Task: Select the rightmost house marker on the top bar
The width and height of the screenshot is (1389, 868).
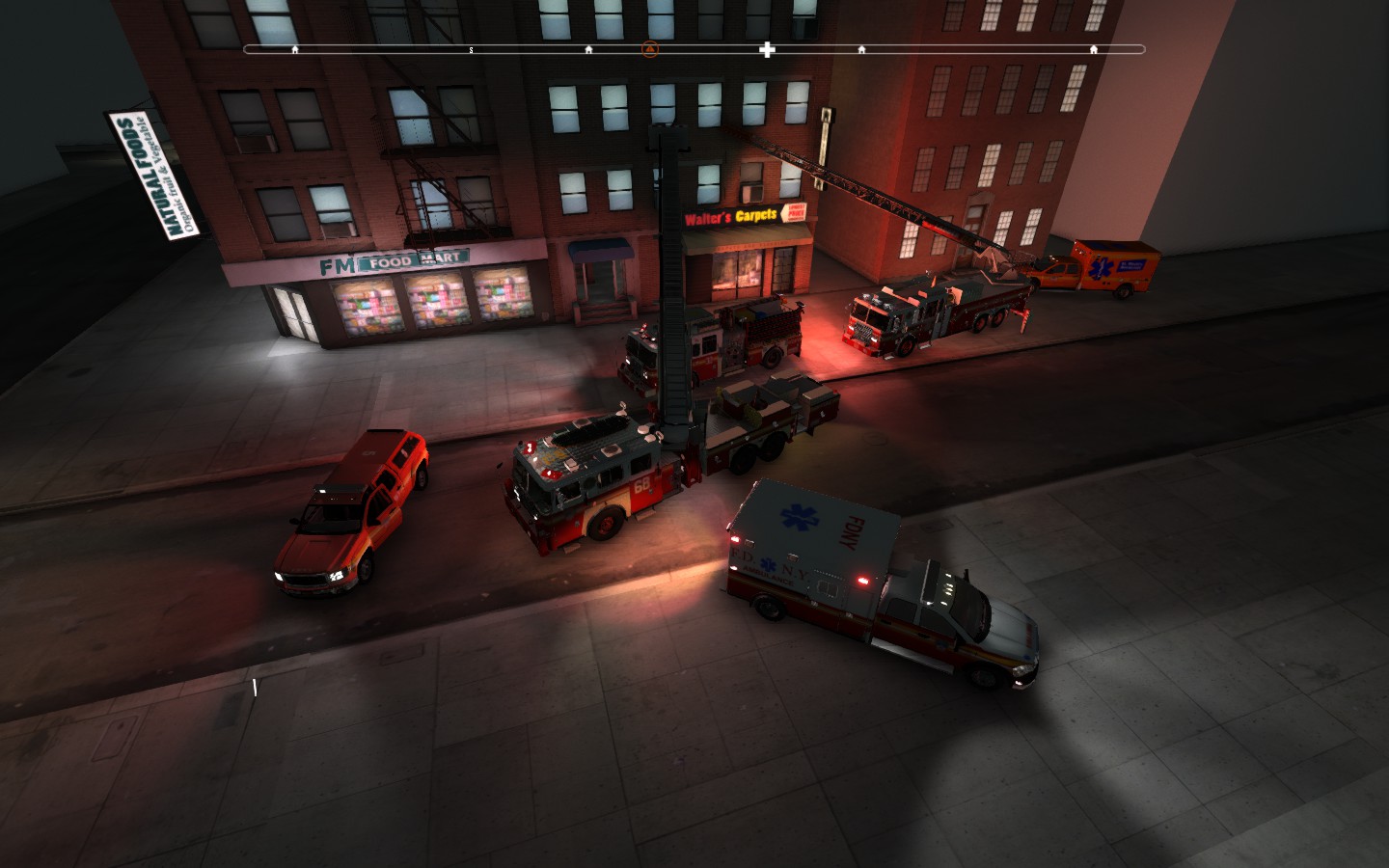Action: coord(1093,48)
